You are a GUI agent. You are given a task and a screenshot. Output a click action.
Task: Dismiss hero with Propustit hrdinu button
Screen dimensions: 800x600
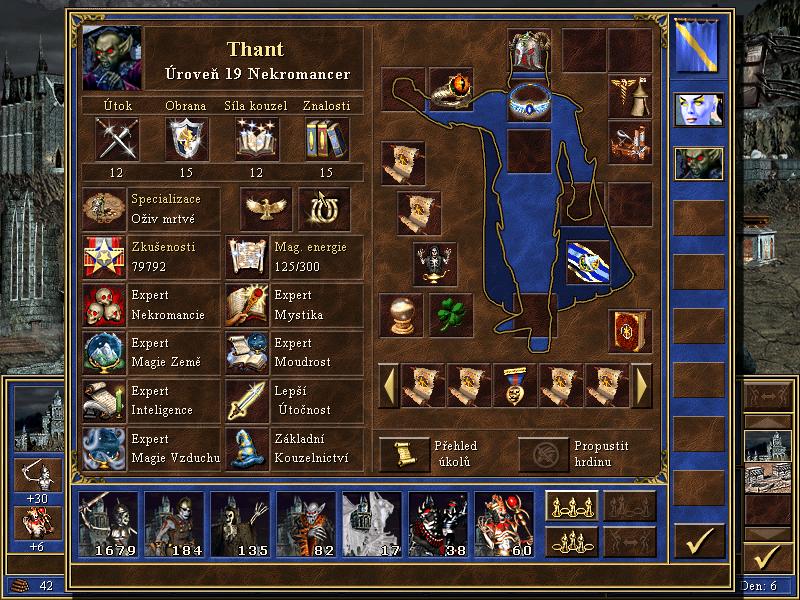click(543, 453)
